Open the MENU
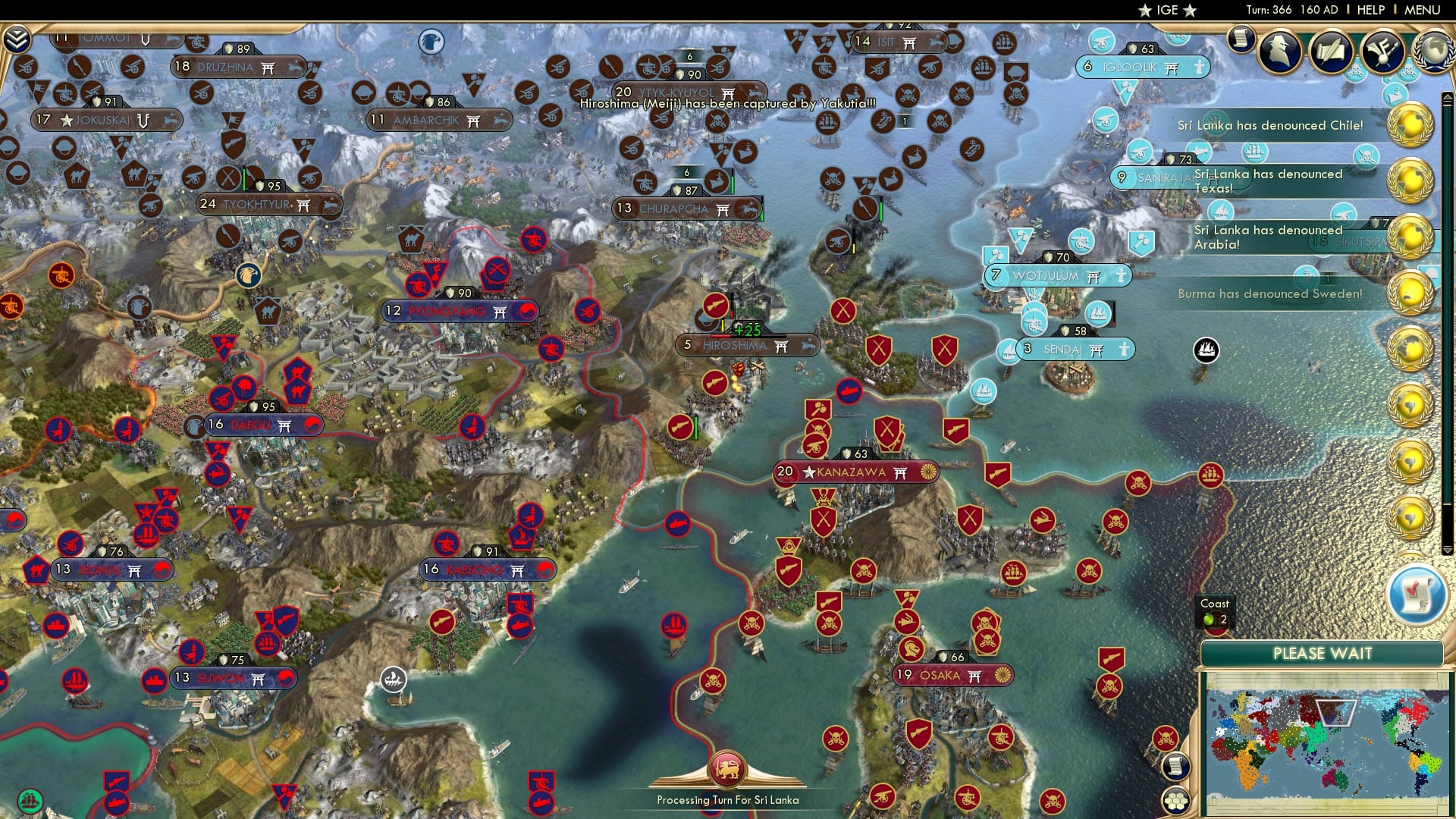 click(x=1424, y=9)
